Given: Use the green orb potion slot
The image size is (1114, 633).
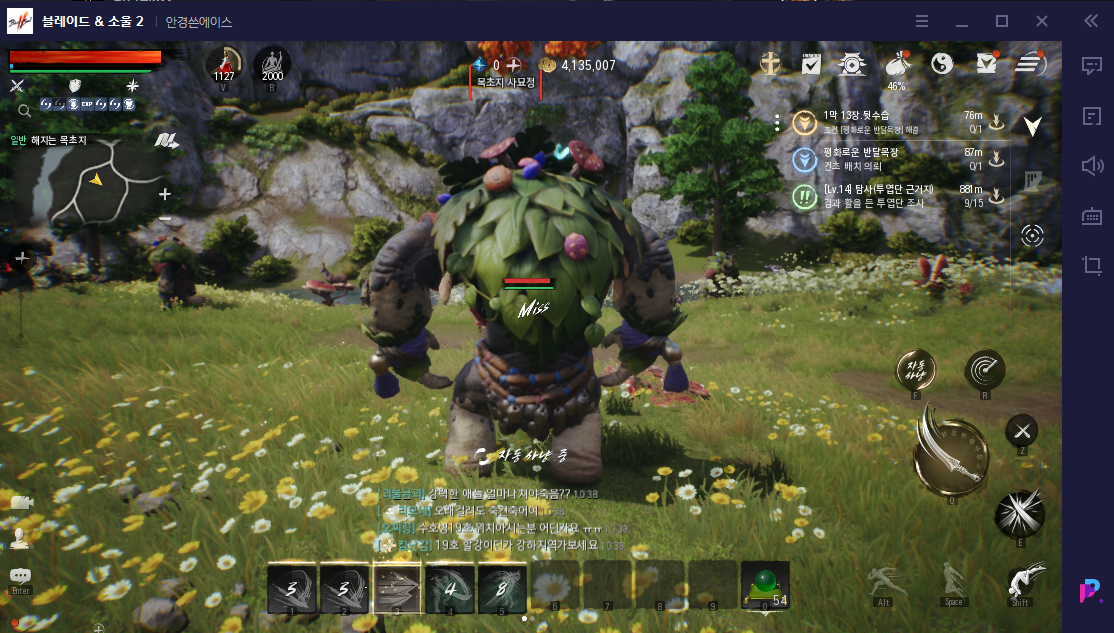Looking at the screenshot, I should (765, 585).
